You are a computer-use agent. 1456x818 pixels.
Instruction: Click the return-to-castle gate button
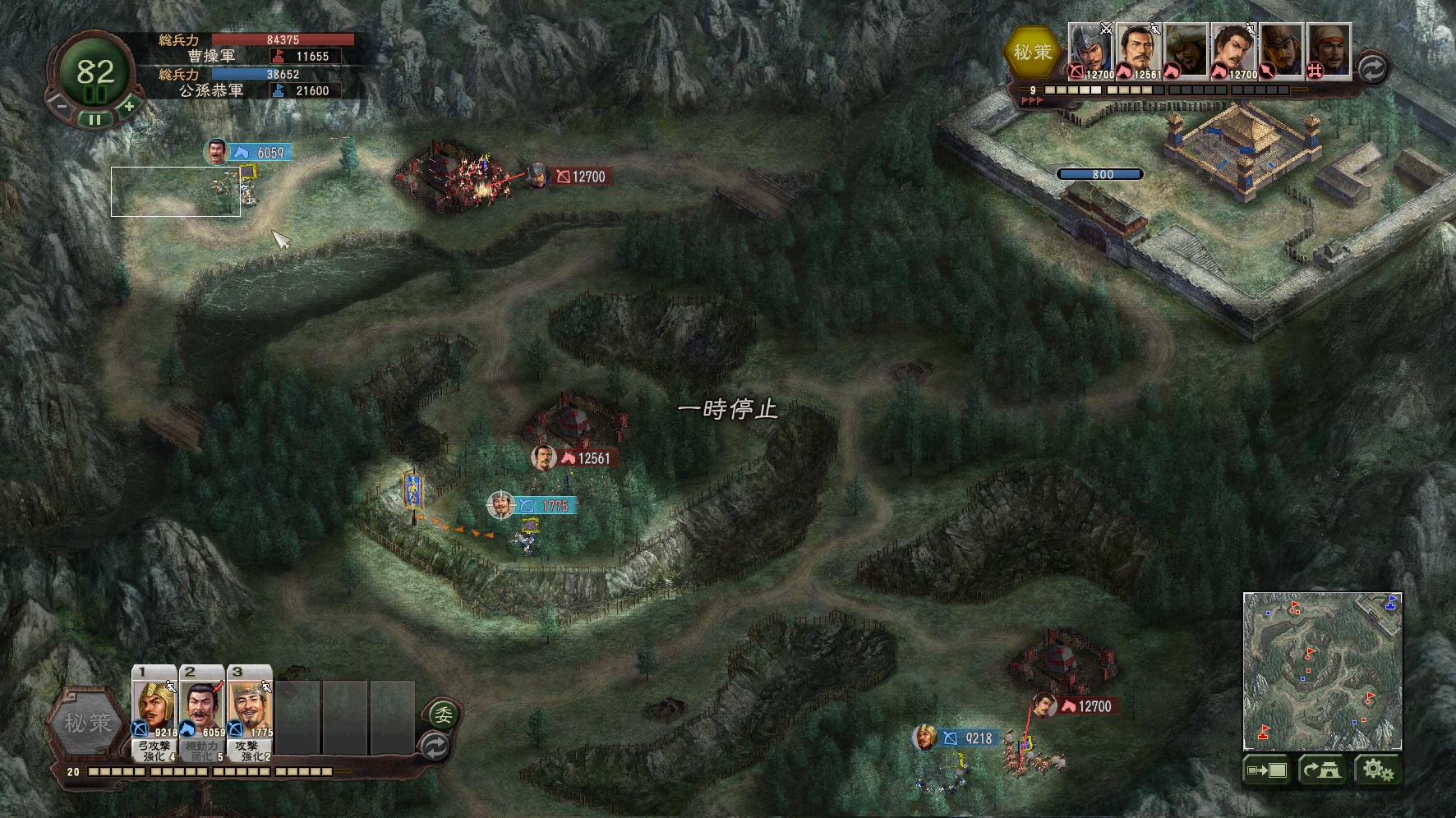[1322, 770]
